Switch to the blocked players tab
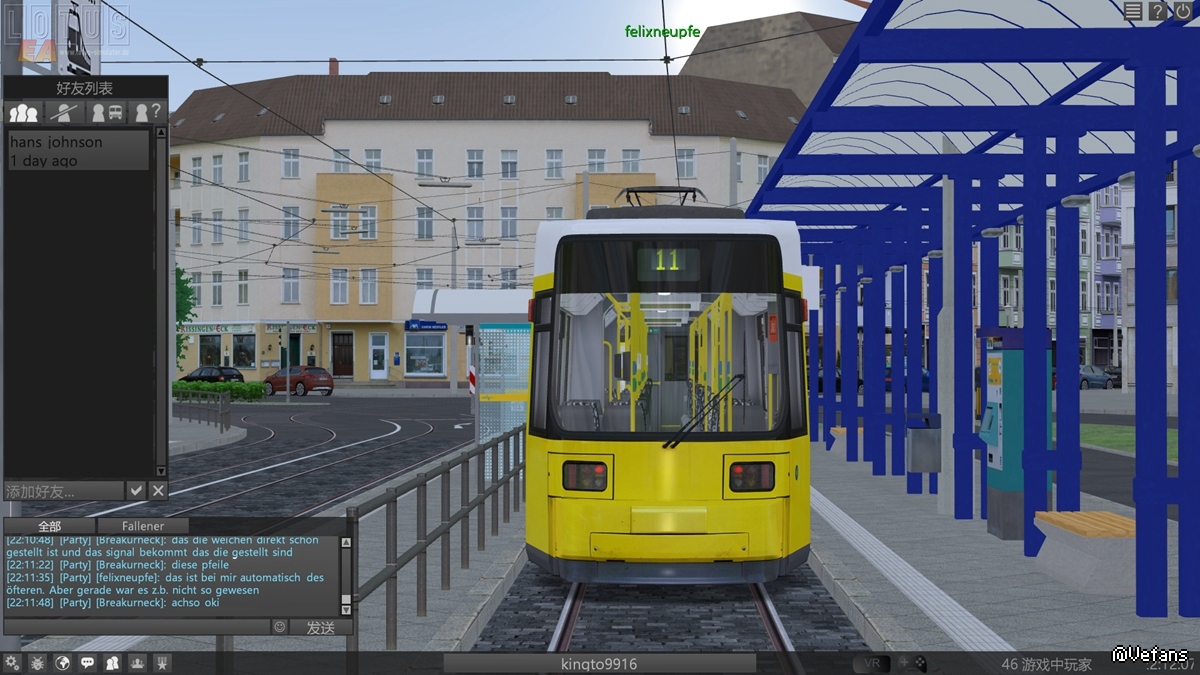Image resolution: width=1200 pixels, height=675 pixels. tap(66, 112)
